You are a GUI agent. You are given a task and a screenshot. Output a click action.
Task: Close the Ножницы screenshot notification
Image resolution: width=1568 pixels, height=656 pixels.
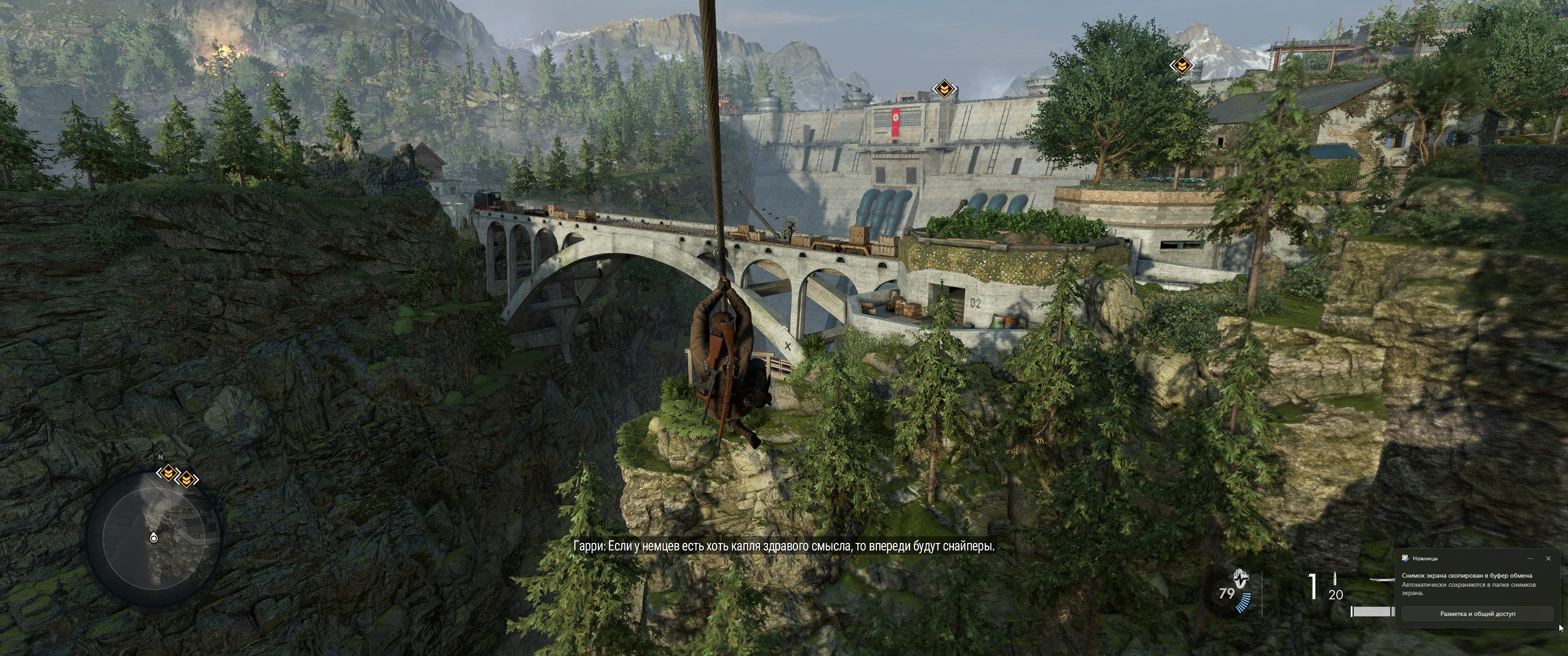(1548, 558)
